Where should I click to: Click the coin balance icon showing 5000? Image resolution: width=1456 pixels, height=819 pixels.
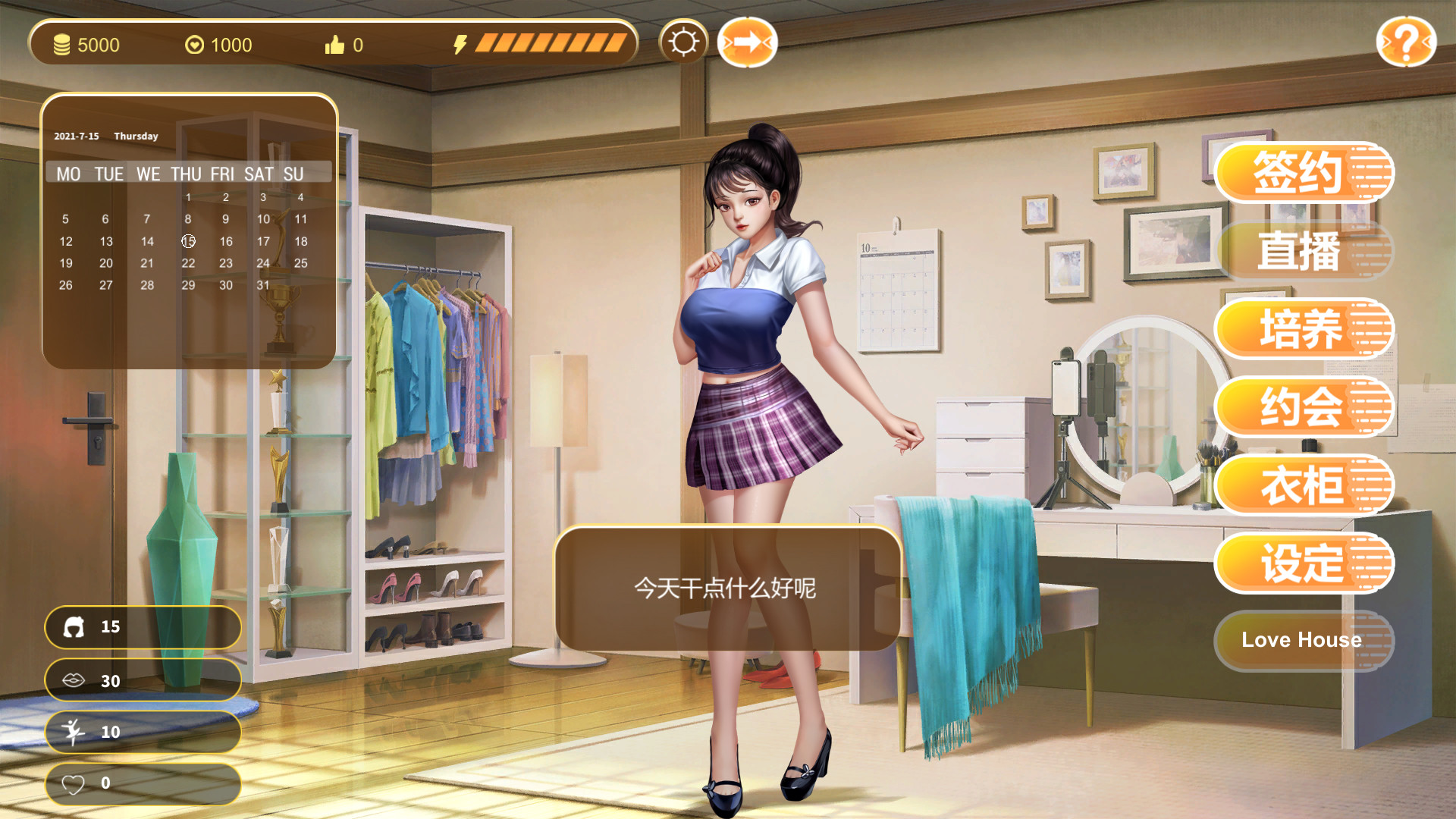63,44
